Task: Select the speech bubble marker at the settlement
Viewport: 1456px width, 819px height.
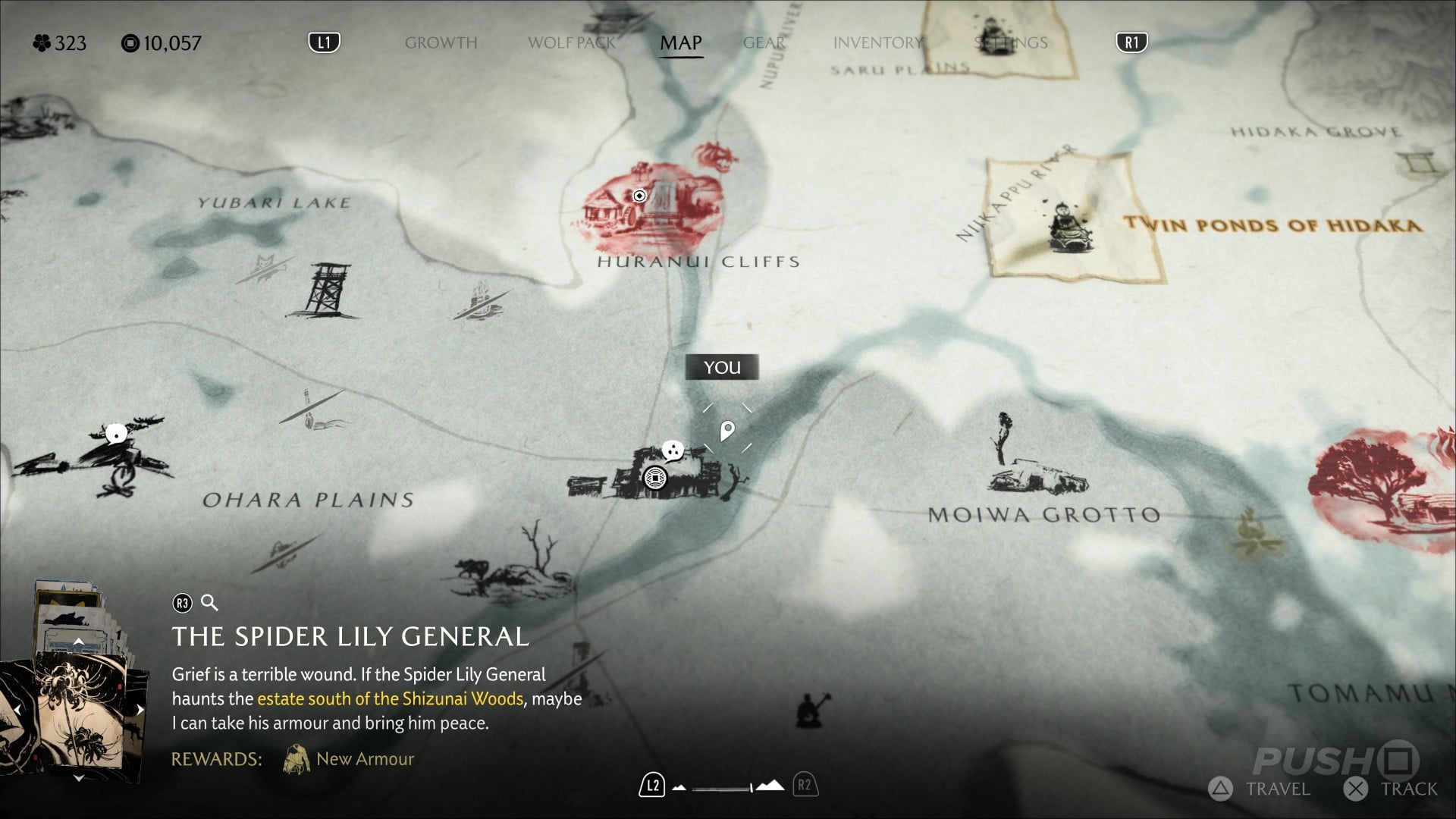Action: (x=672, y=451)
